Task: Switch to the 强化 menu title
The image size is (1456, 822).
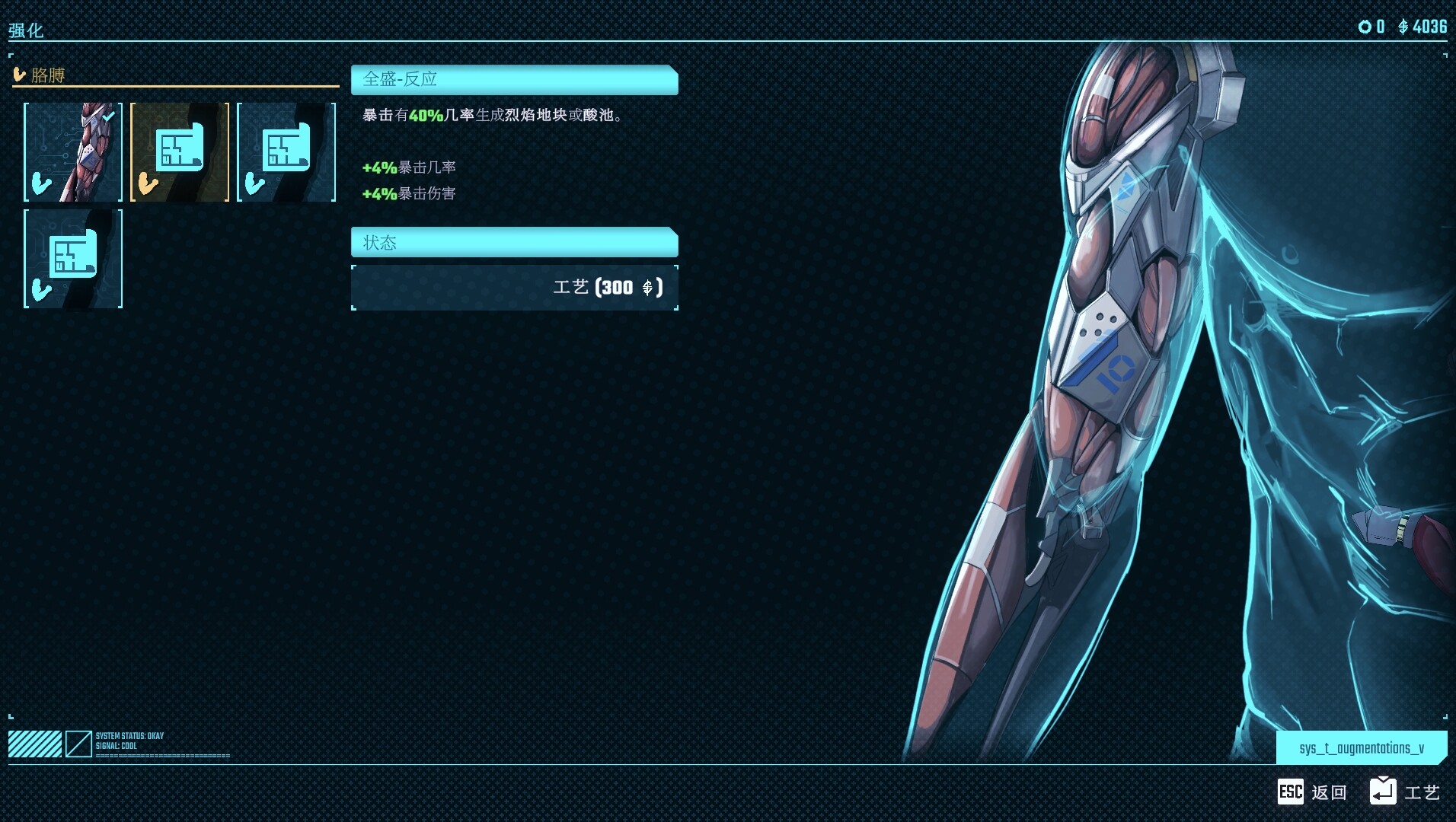Action: 25,30
